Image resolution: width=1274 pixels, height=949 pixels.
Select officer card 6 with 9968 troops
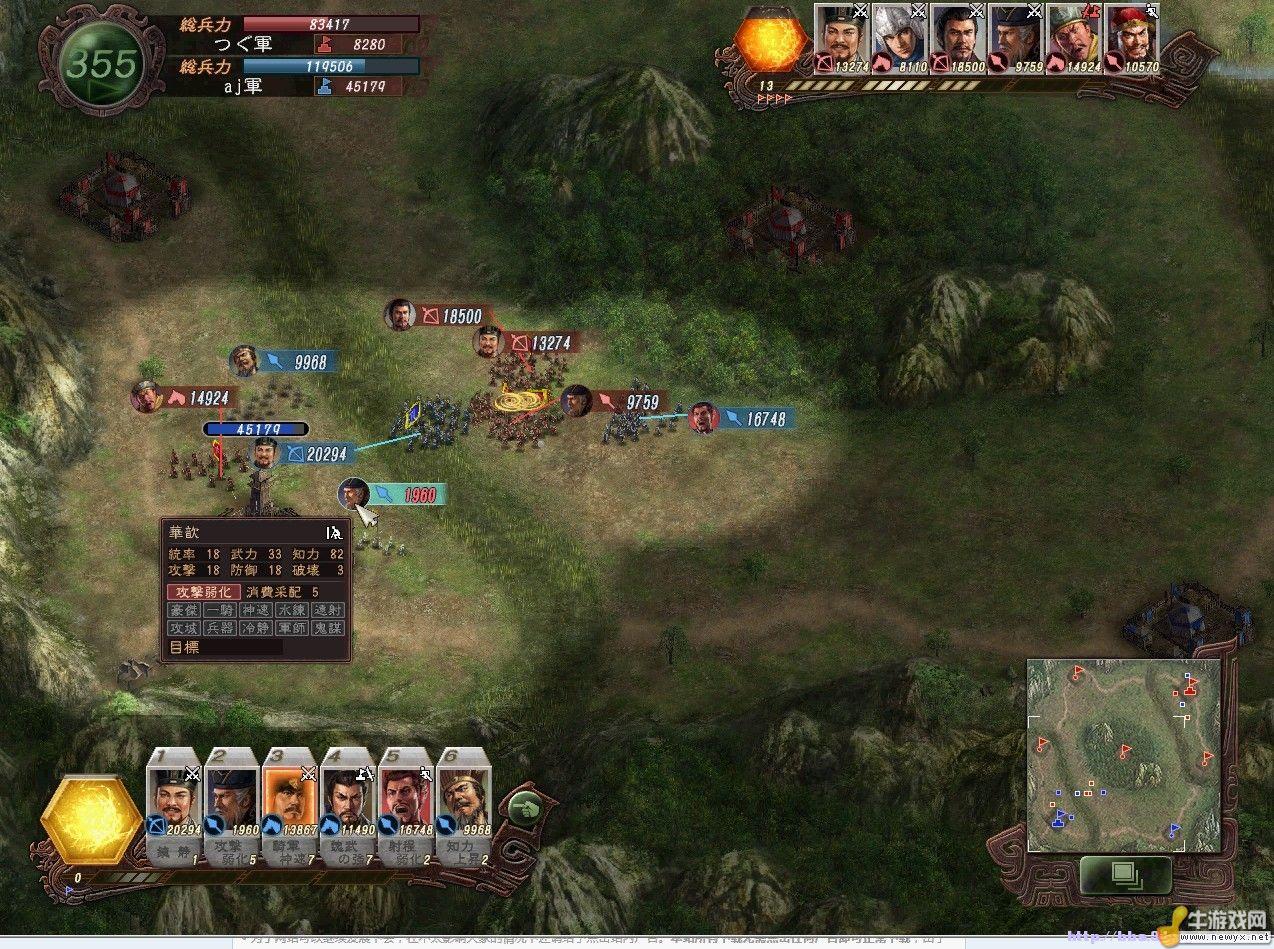(x=463, y=799)
